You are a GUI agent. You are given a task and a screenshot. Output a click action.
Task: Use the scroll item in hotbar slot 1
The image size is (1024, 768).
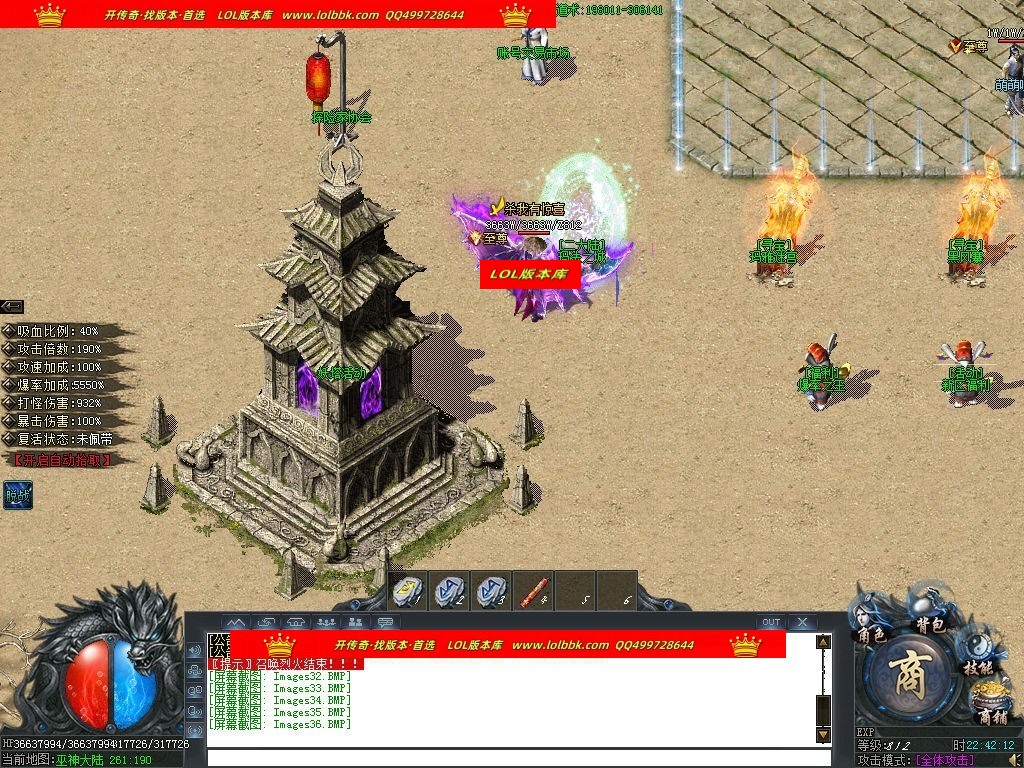pyautogui.click(x=407, y=590)
